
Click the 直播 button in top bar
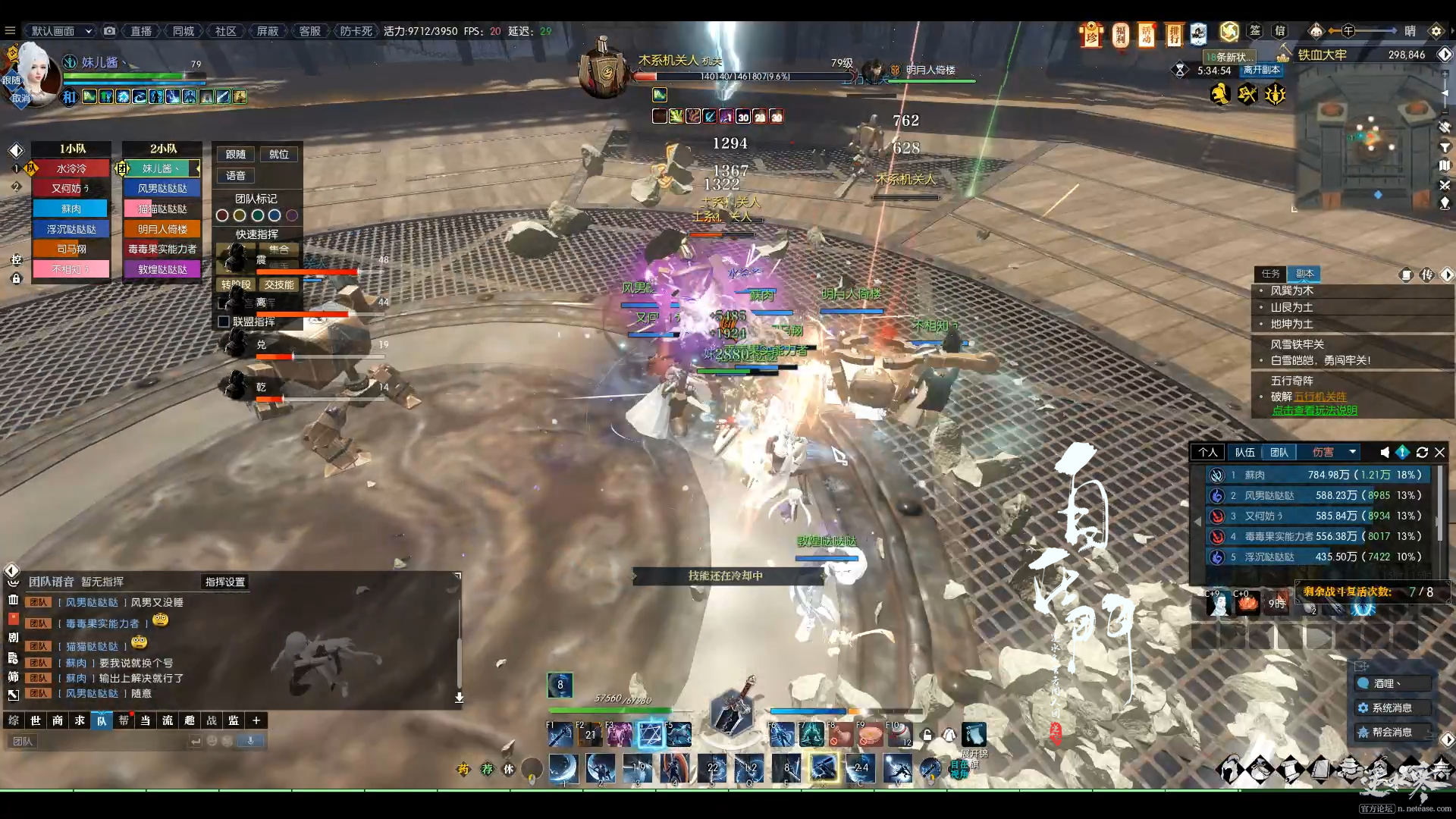[141, 31]
